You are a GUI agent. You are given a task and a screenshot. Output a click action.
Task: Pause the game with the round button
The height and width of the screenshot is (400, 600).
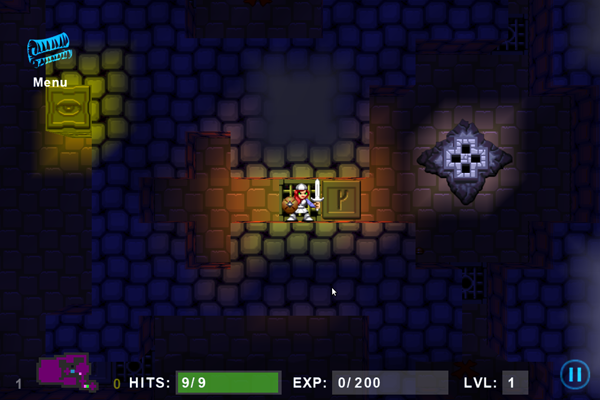pyautogui.click(x=574, y=375)
